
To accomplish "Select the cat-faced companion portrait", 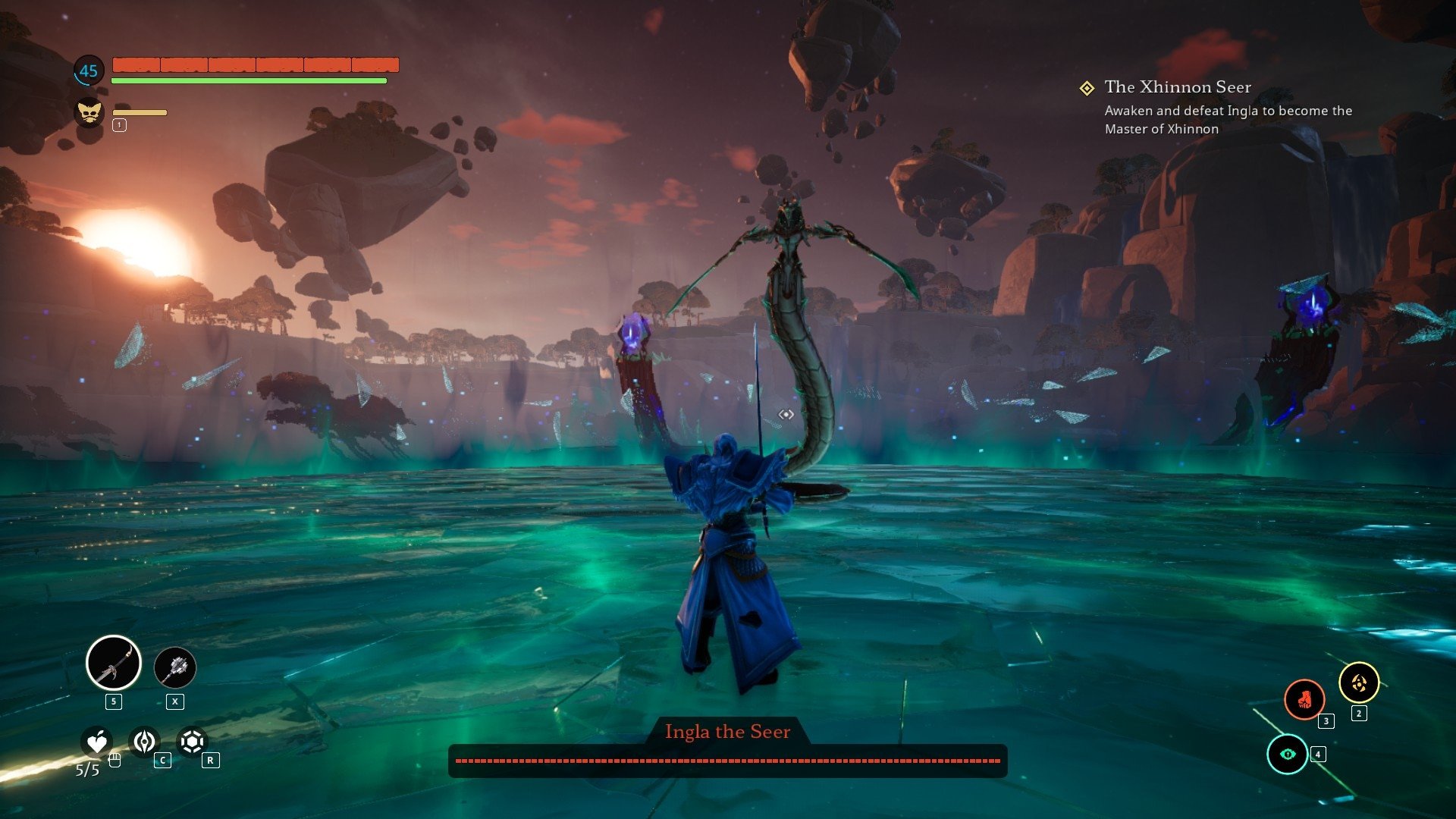I will [x=89, y=113].
